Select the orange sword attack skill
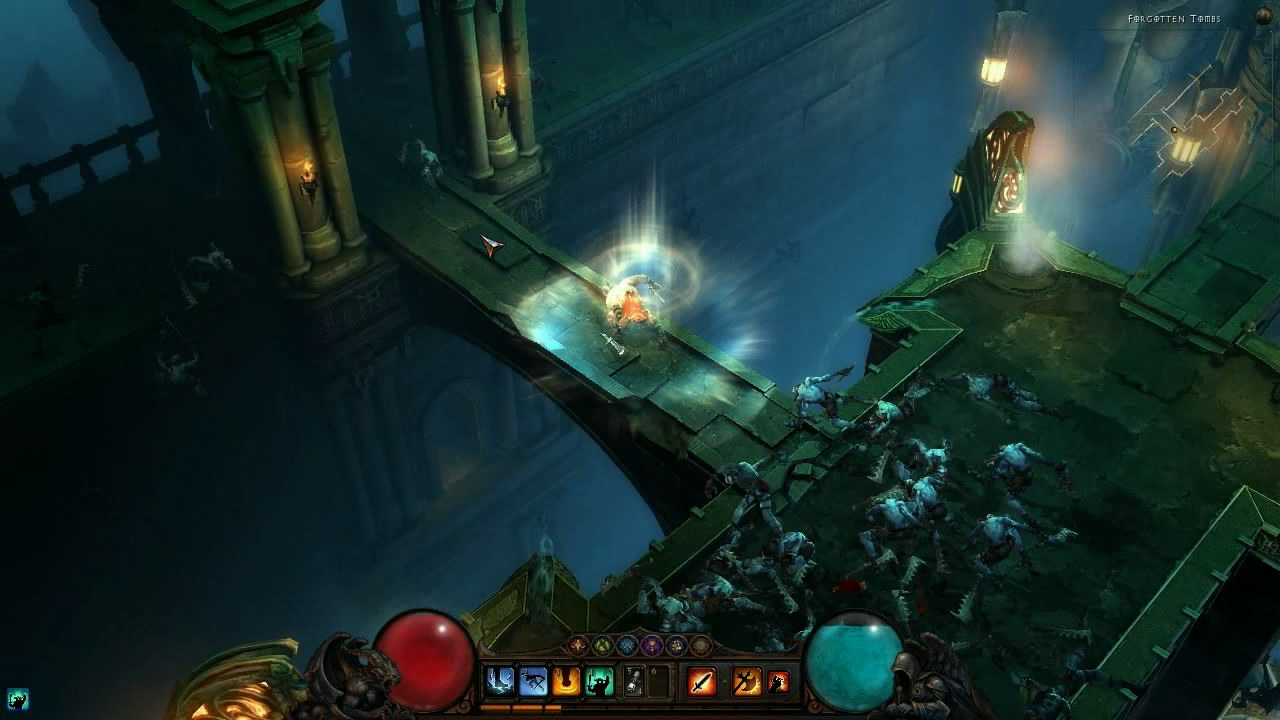Image resolution: width=1280 pixels, height=720 pixels. click(x=702, y=681)
